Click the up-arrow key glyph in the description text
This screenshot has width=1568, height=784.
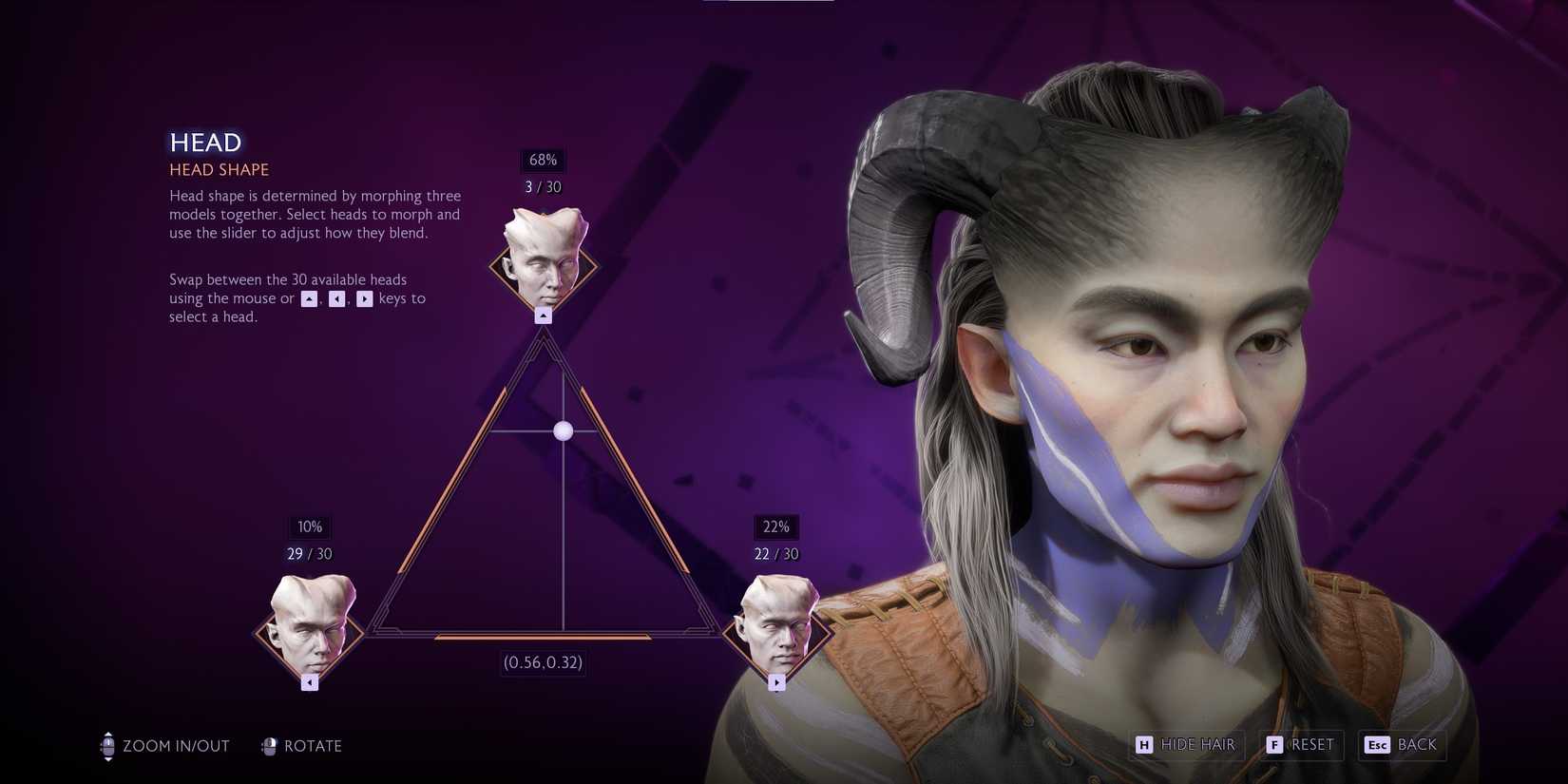(x=308, y=298)
